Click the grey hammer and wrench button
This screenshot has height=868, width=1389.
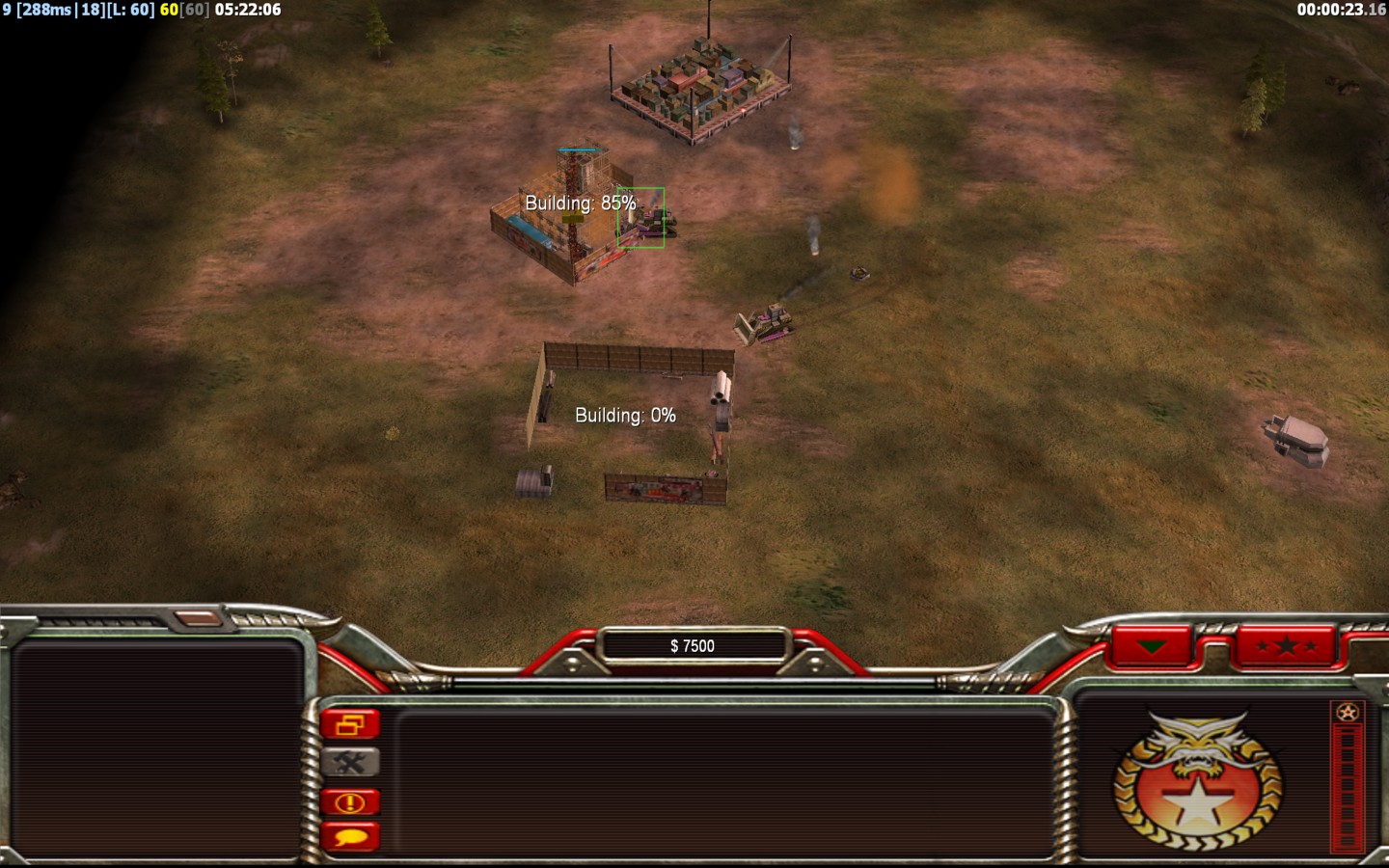tap(350, 763)
